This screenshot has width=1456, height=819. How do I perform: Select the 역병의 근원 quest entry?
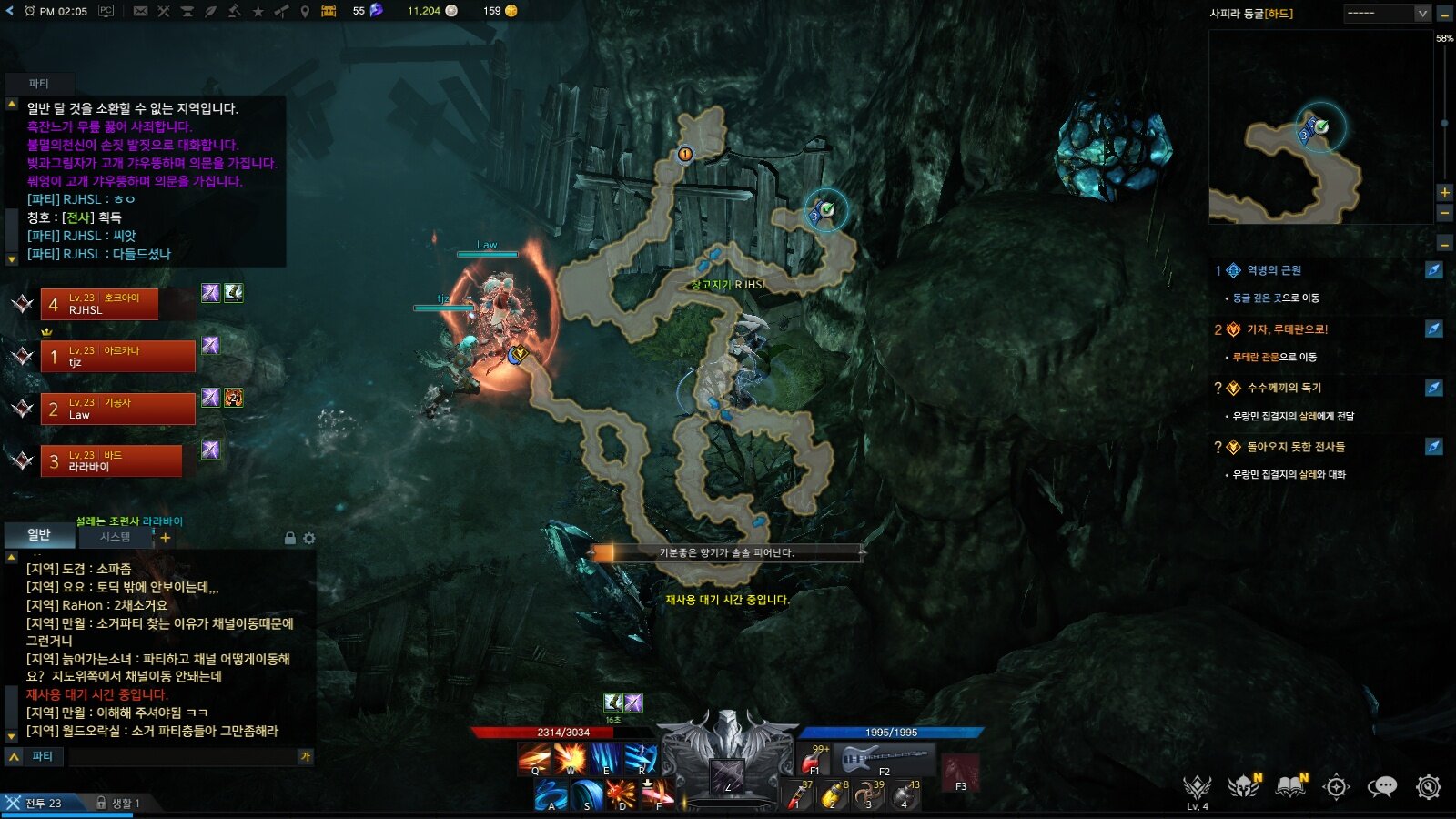click(1273, 270)
